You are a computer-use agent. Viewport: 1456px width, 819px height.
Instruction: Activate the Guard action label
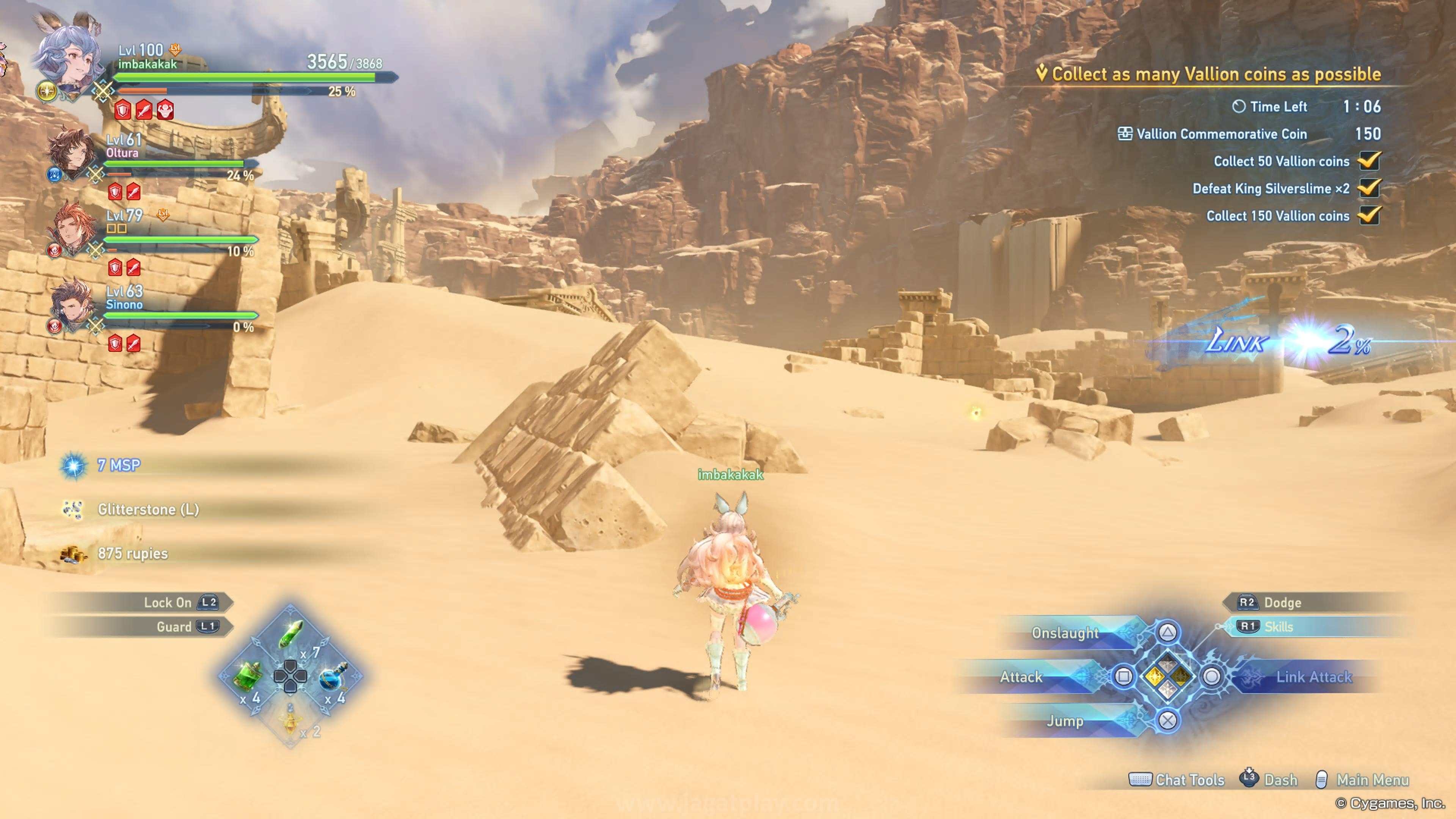(x=174, y=627)
